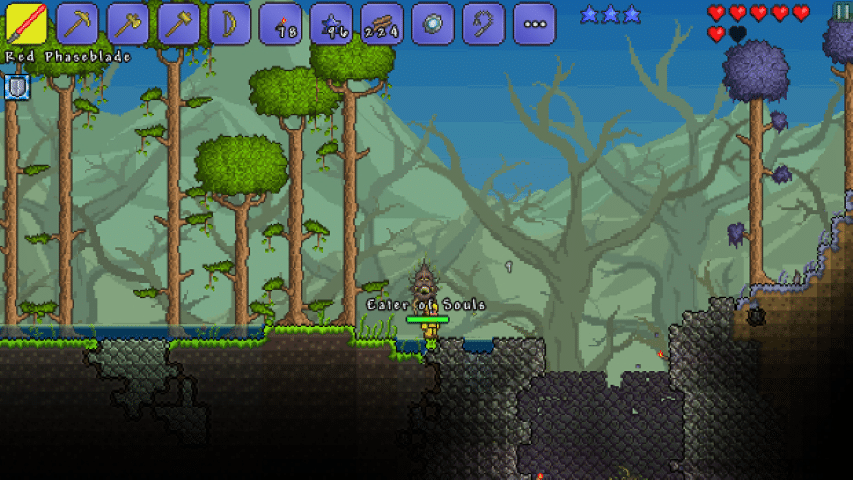Pause the game with the pause button

coord(843,11)
